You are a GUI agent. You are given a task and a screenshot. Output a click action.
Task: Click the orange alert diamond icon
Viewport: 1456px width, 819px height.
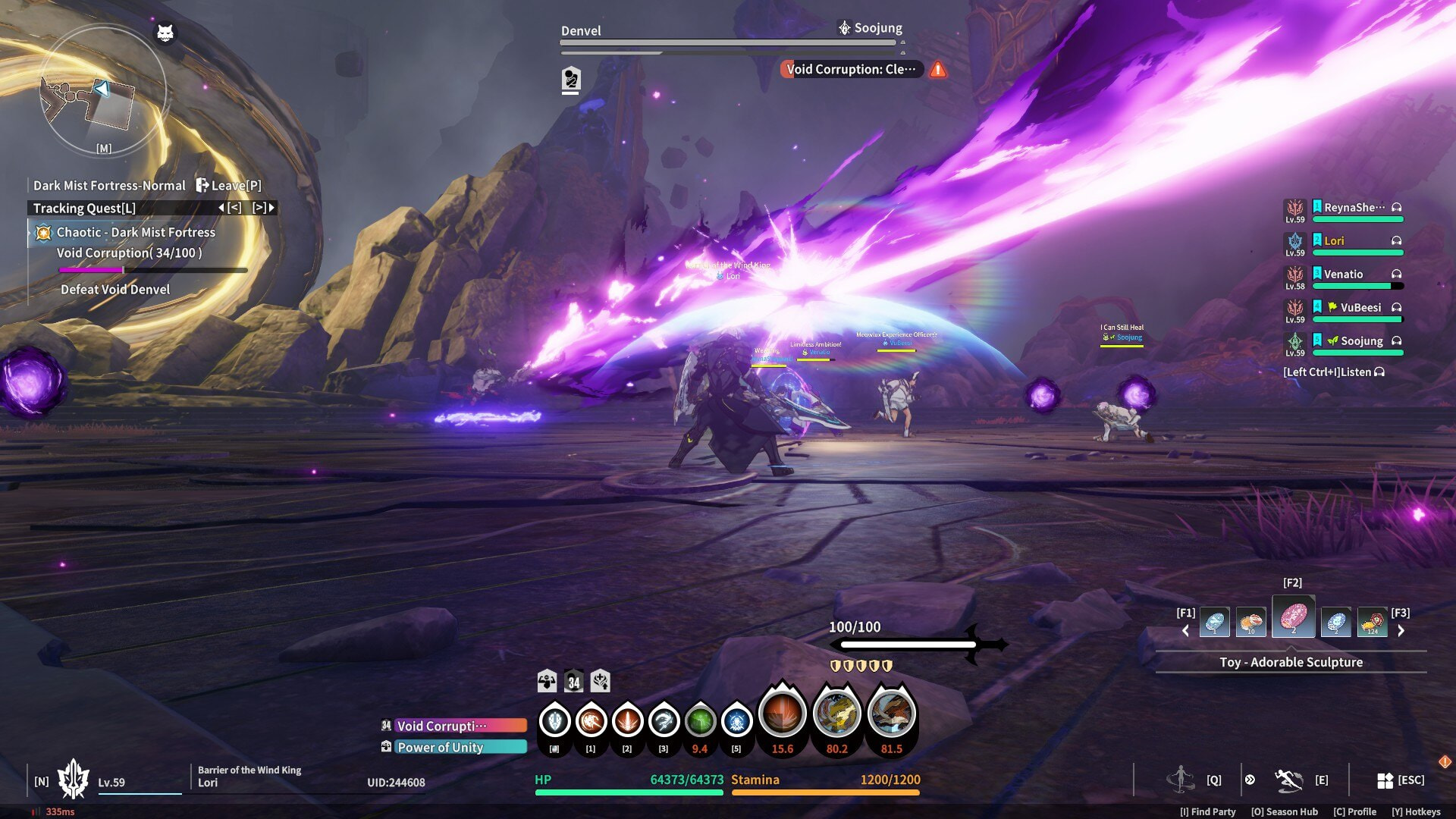click(x=1445, y=761)
